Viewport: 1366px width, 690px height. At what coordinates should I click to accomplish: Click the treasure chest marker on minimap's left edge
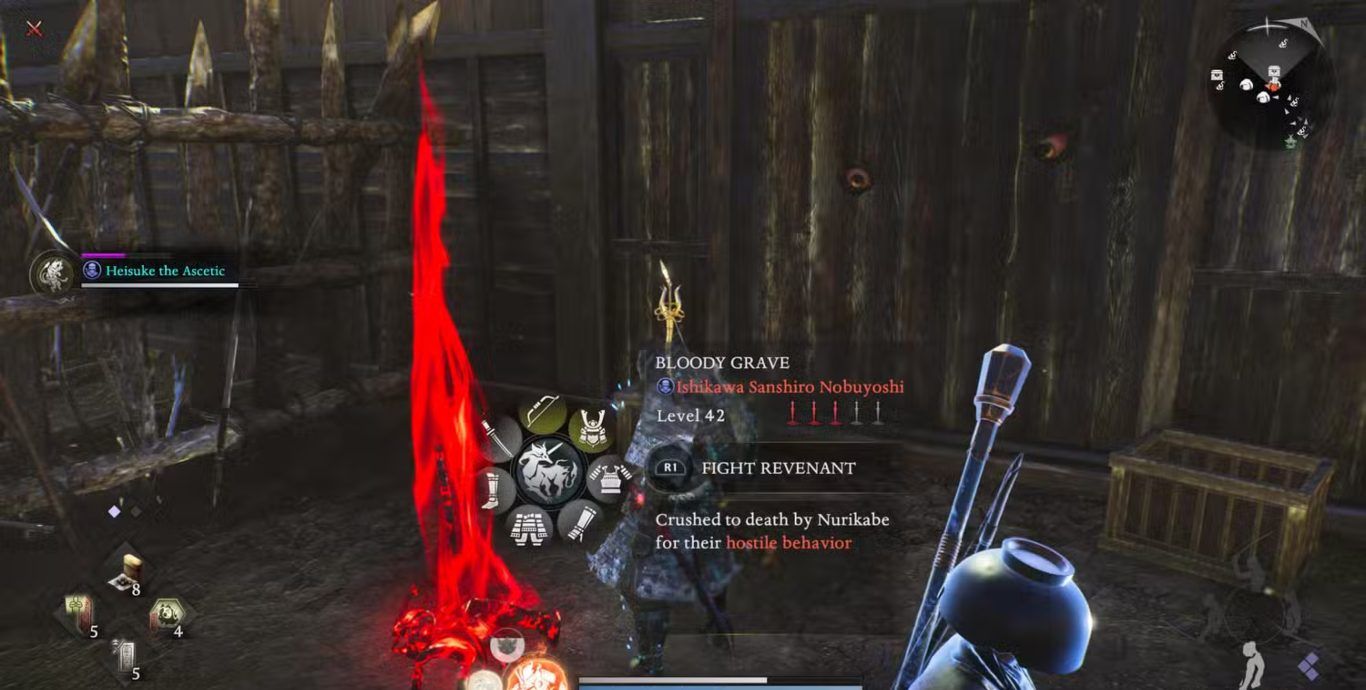tap(1217, 75)
